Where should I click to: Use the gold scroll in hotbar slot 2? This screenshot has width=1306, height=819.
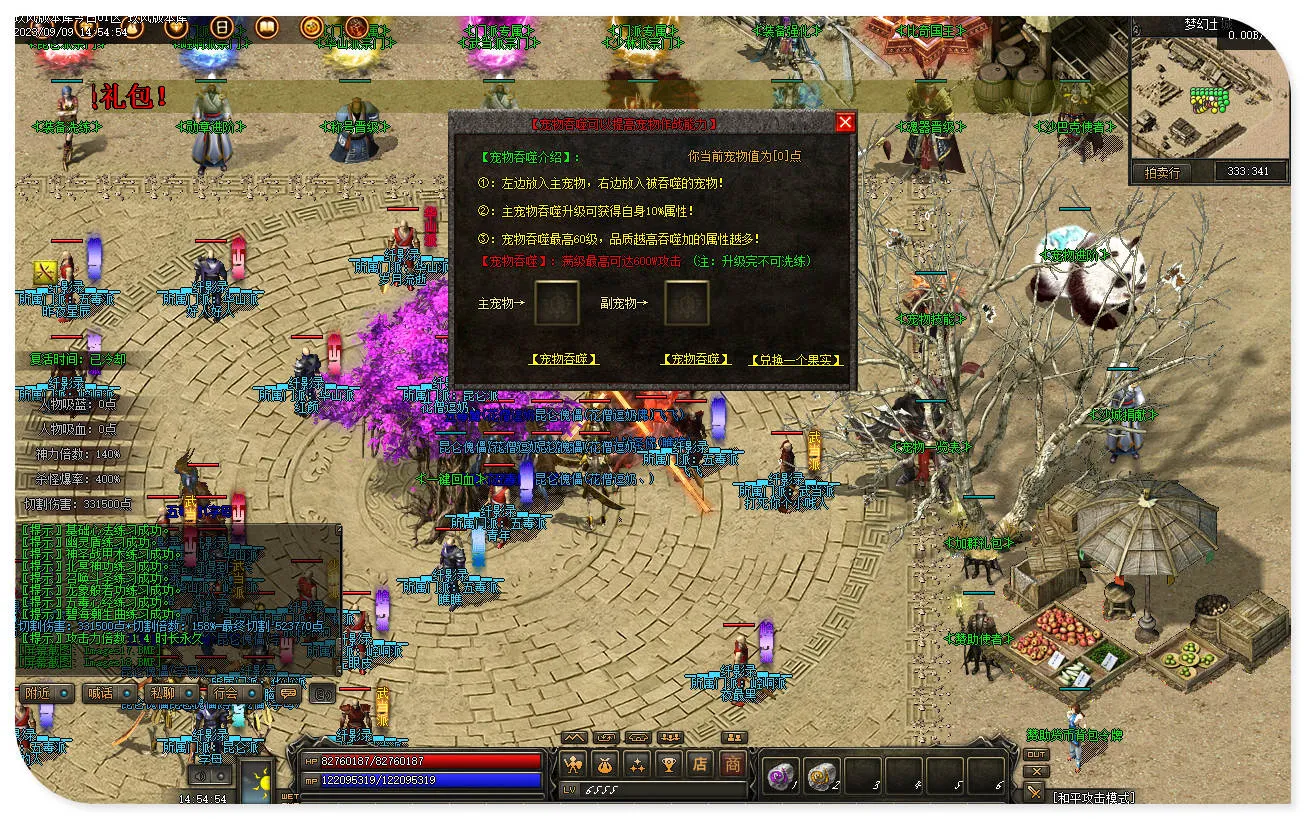click(820, 775)
